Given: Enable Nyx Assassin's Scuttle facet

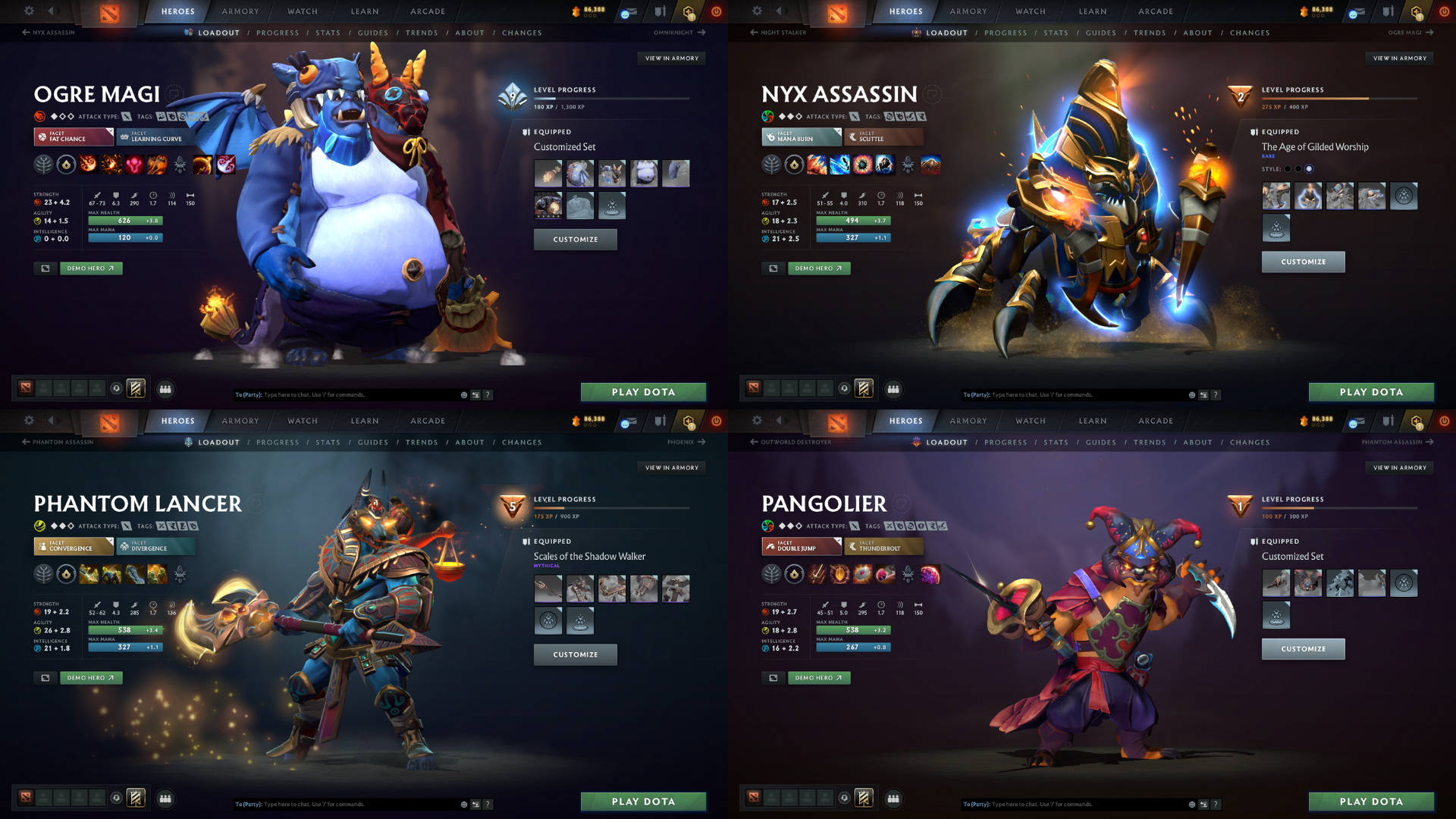Looking at the screenshot, I should 883,138.
